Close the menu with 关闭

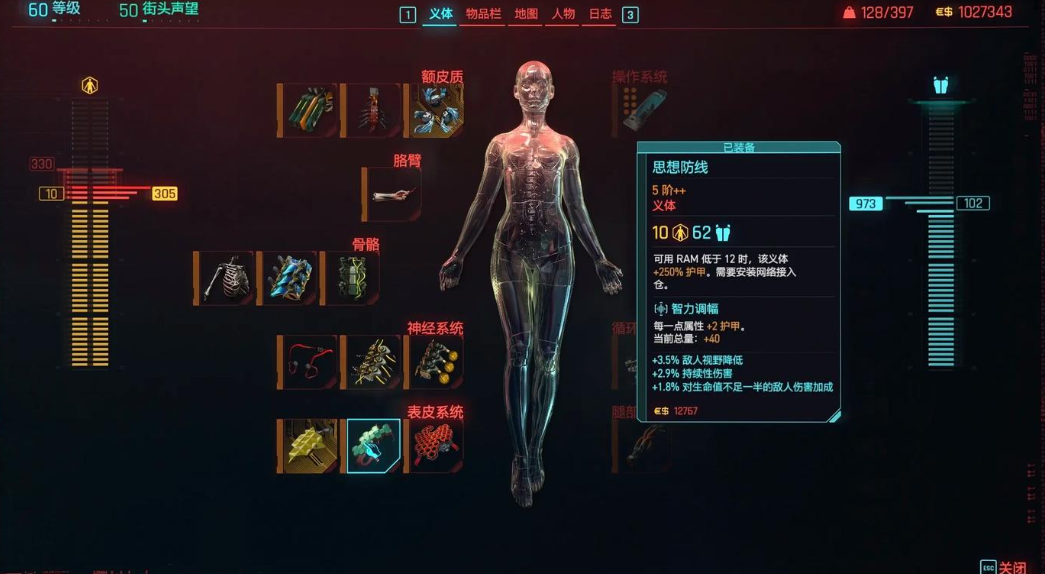1011,567
